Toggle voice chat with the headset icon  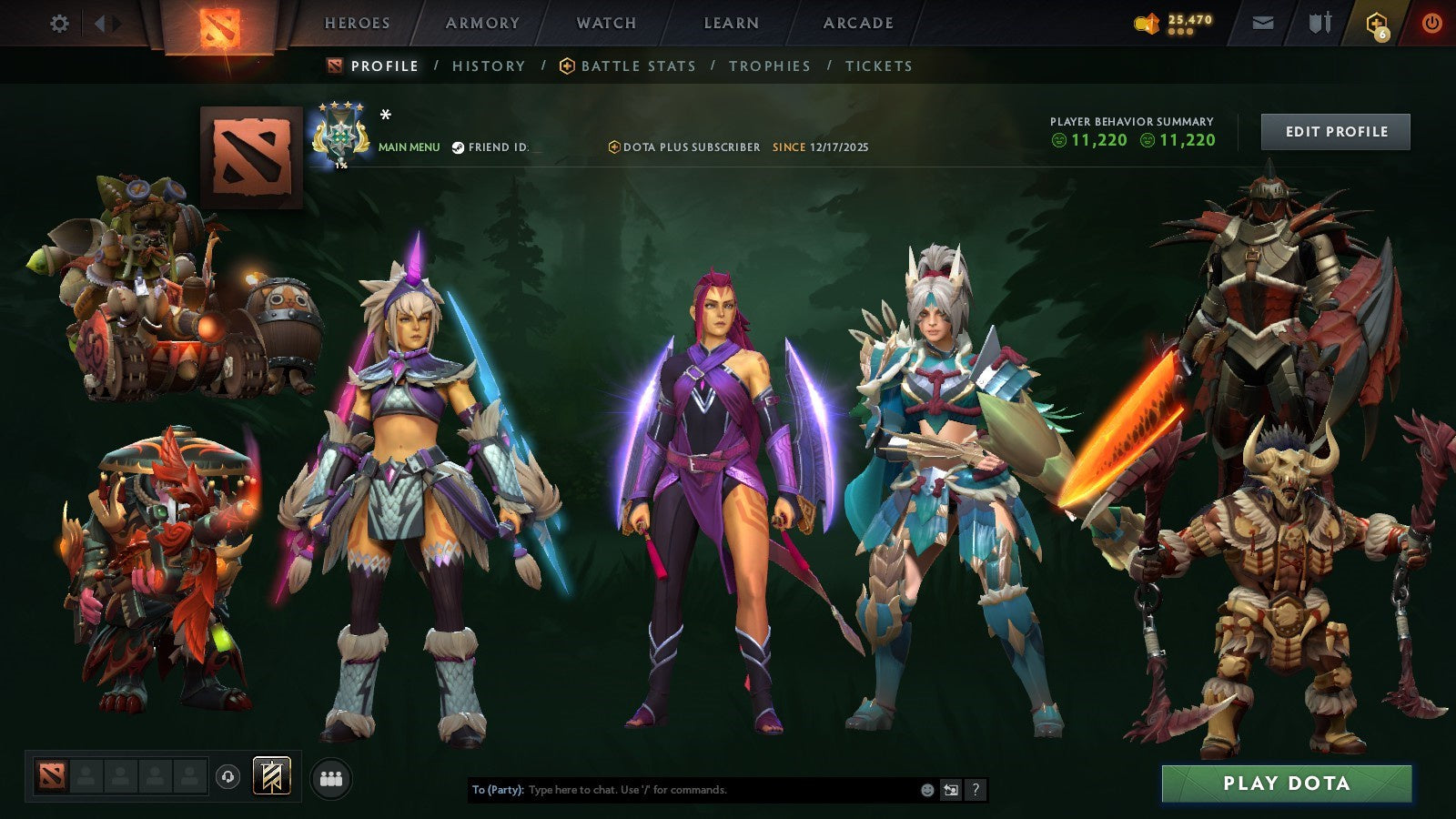click(x=227, y=774)
